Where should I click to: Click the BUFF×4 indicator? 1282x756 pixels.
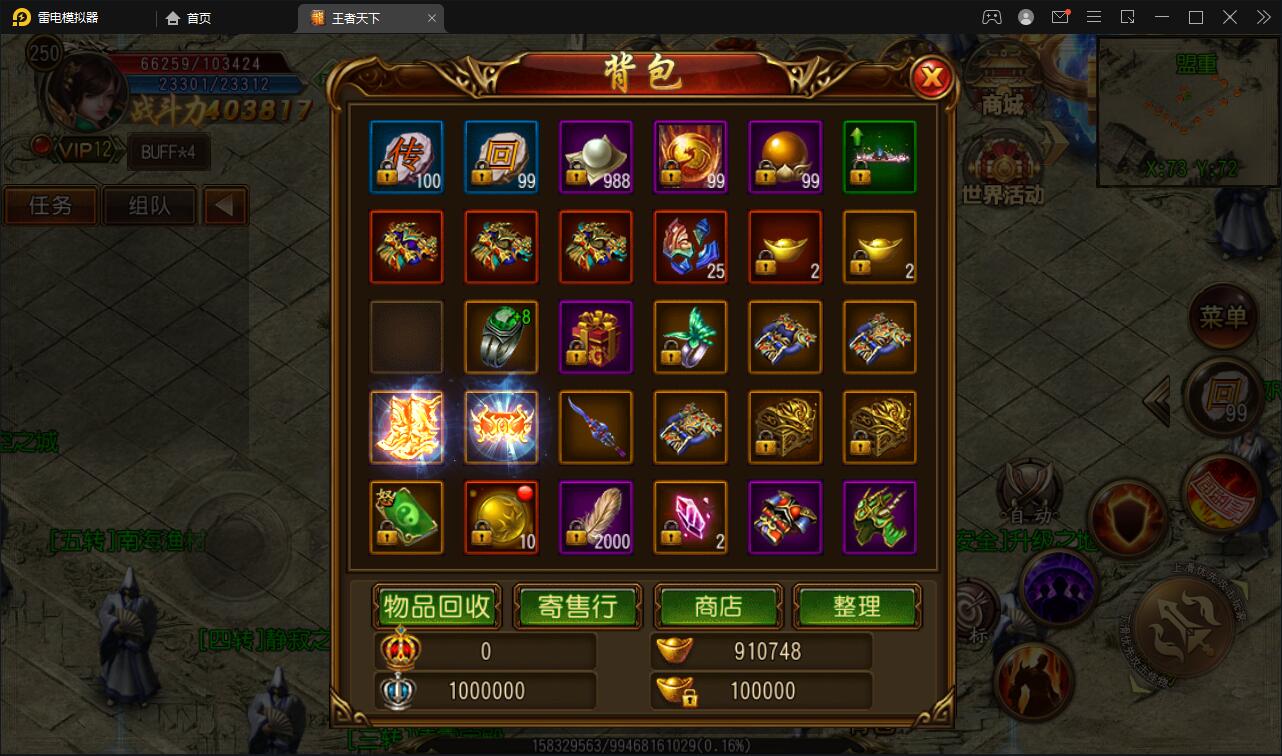pyautogui.click(x=168, y=152)
